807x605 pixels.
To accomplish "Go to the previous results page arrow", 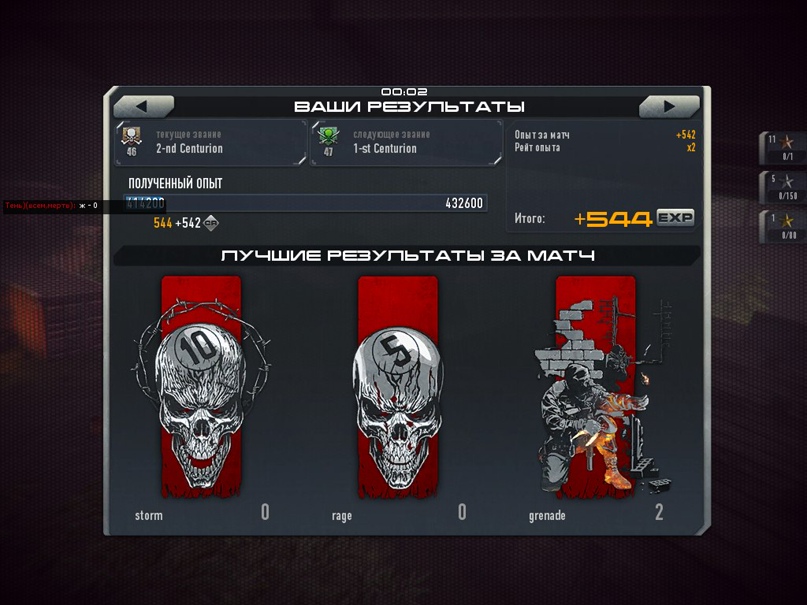I will click(143, 106).
